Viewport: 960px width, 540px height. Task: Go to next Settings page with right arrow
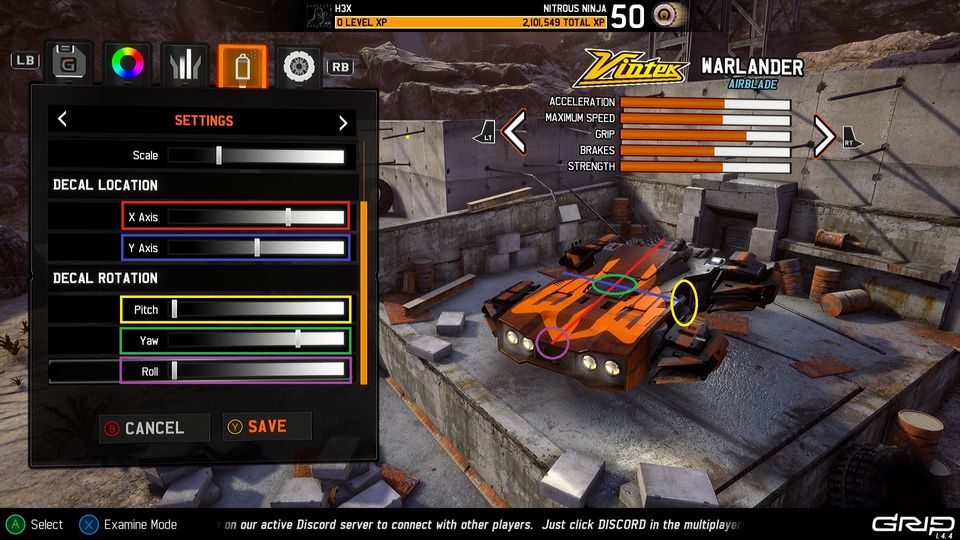[343, 122]
